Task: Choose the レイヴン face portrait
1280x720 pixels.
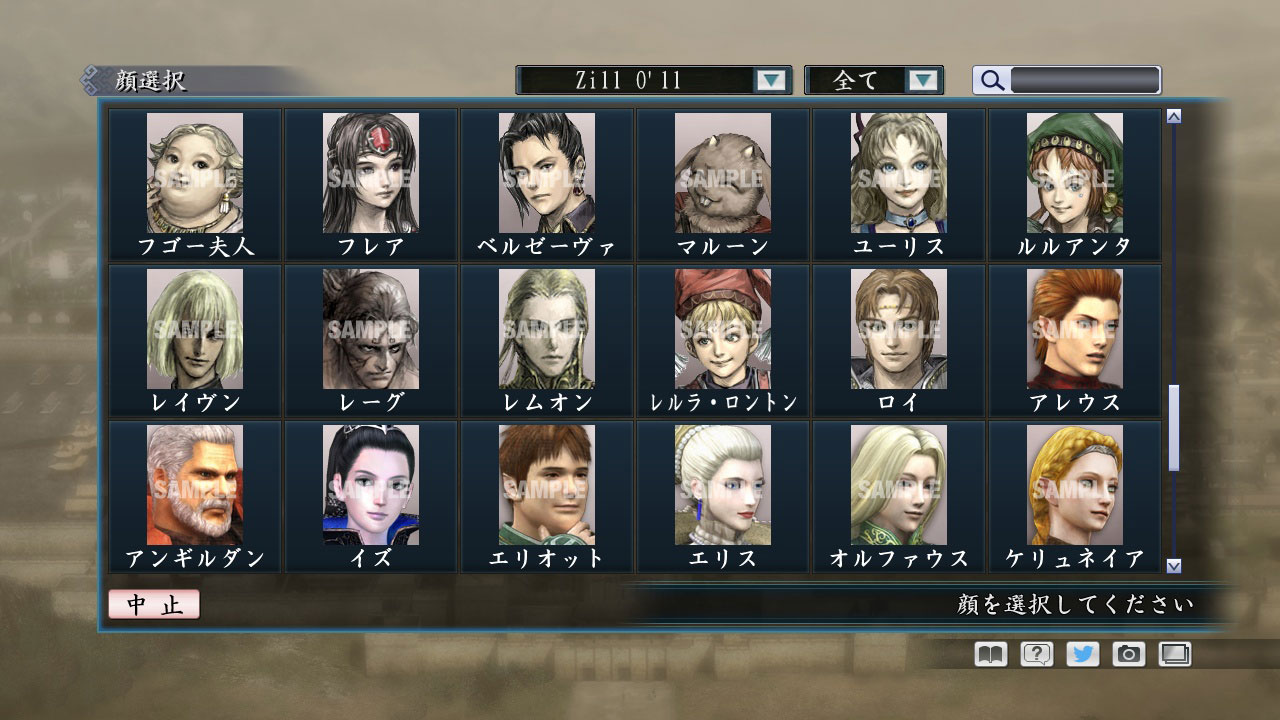Action: point(196,330)
